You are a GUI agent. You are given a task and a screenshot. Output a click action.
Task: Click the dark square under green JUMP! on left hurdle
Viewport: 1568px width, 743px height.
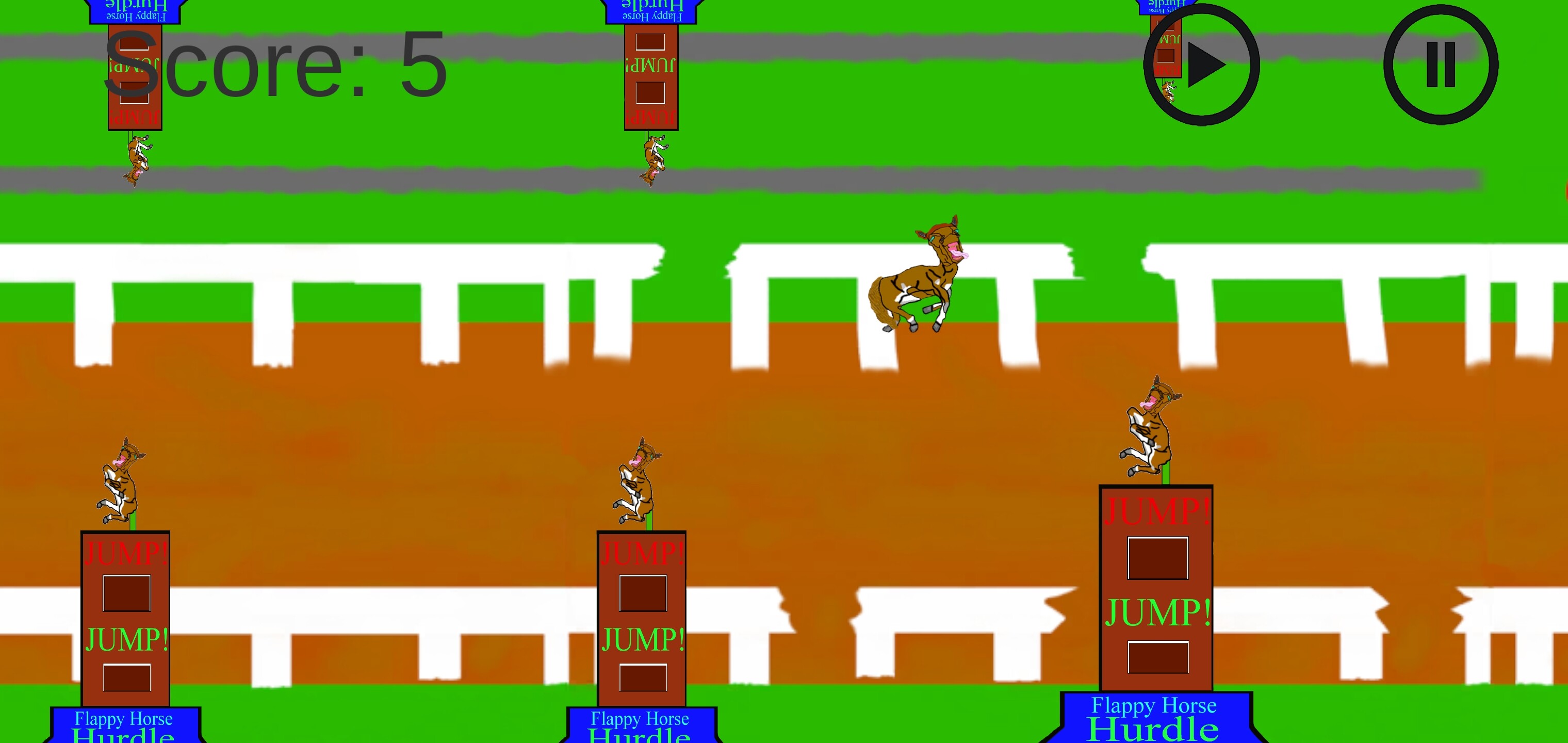pyautogui.click(x=126, y=679)
